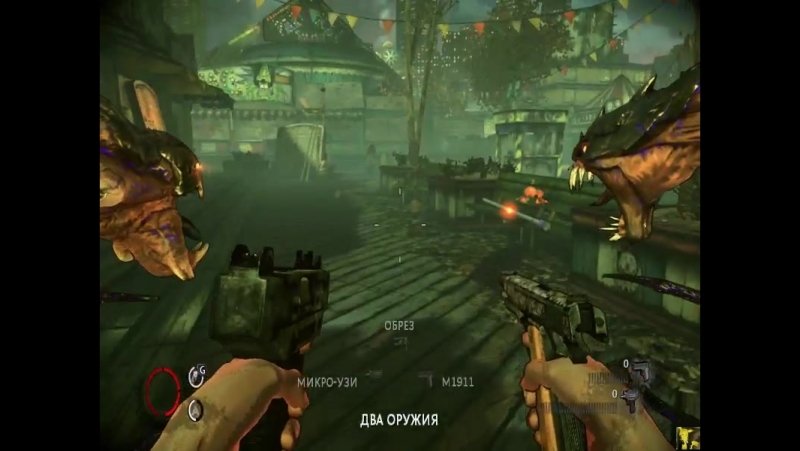Select ОБРЕЗ in the weapon wheel
Viewport: 800px width, 451px height.
(x=399, y=327)
